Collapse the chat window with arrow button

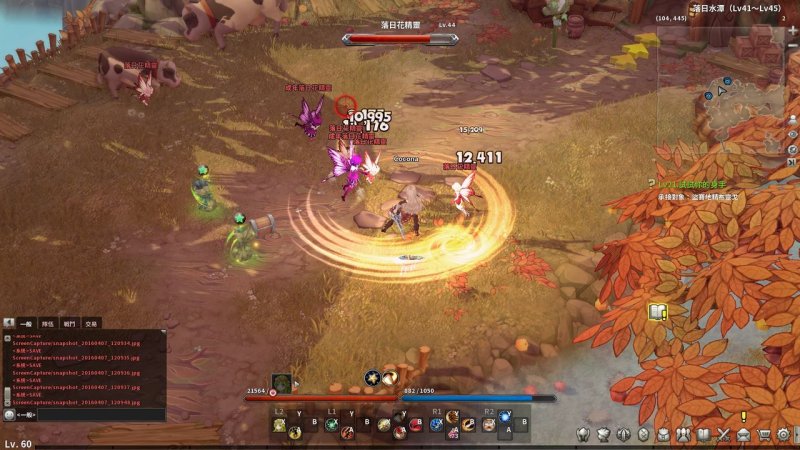coord(9,323)
